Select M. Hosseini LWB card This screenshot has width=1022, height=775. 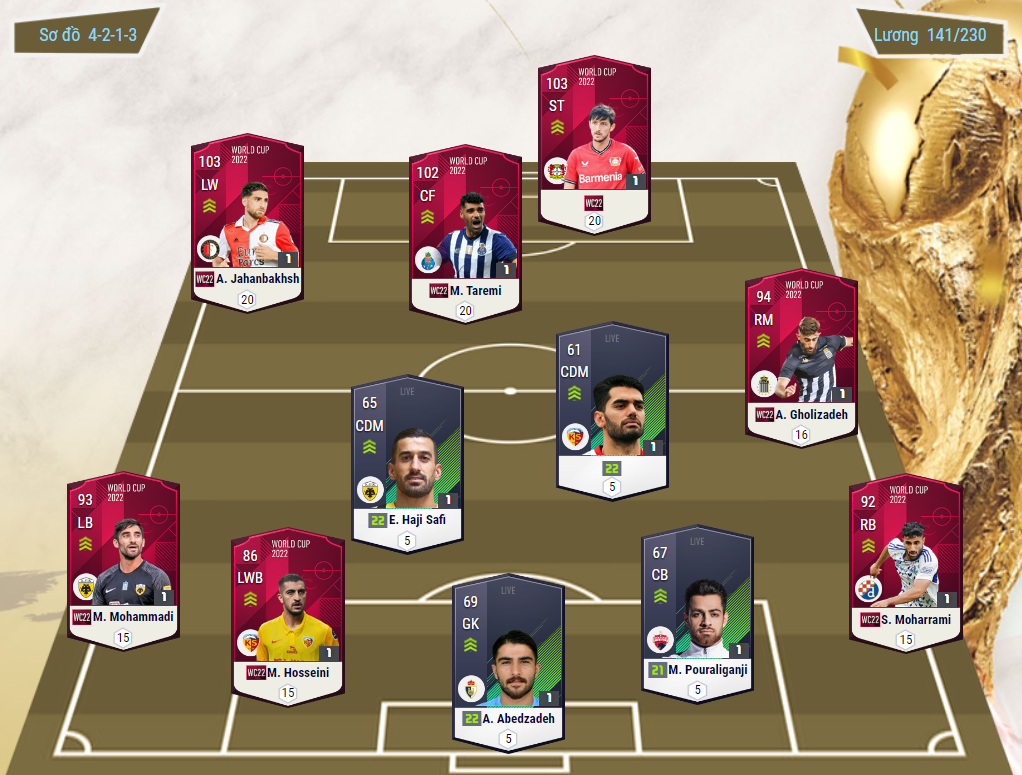[x=288, y=612]
